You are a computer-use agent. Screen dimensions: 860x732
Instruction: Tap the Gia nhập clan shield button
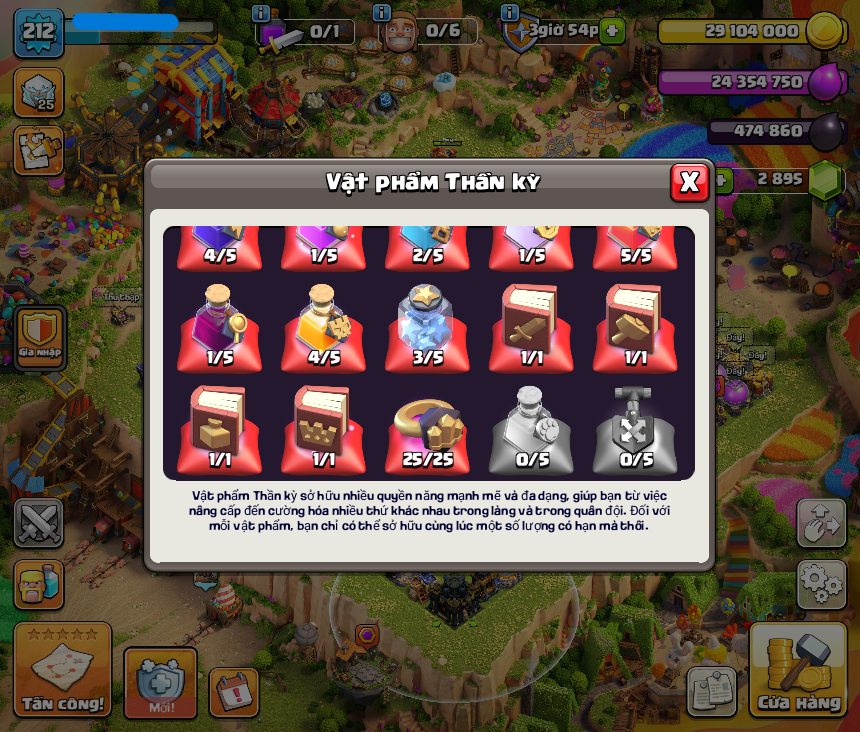pyautogui.click(x=41, y=337)
